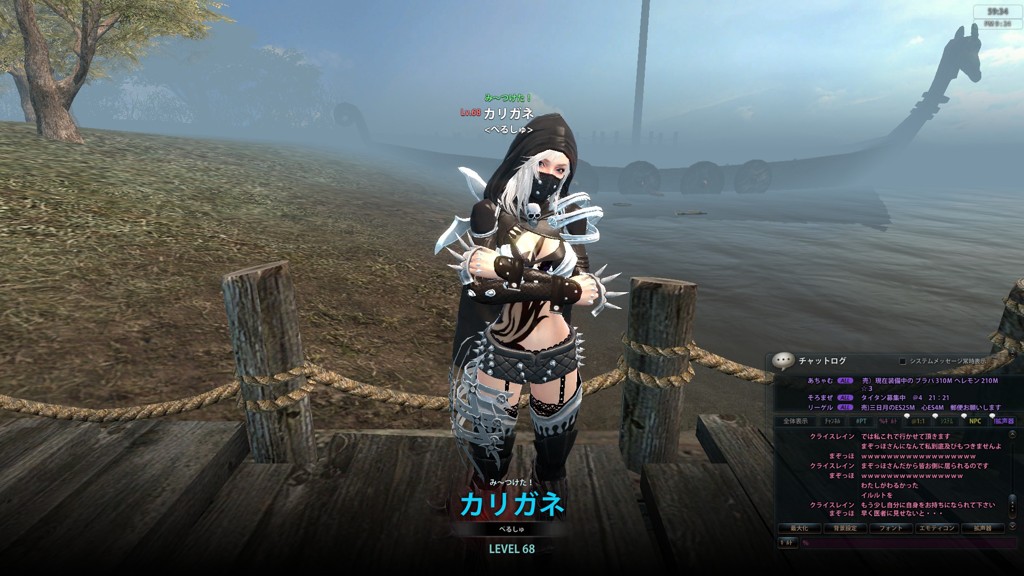Select the 拡声器 megaphone tab

click(1004, 421)
